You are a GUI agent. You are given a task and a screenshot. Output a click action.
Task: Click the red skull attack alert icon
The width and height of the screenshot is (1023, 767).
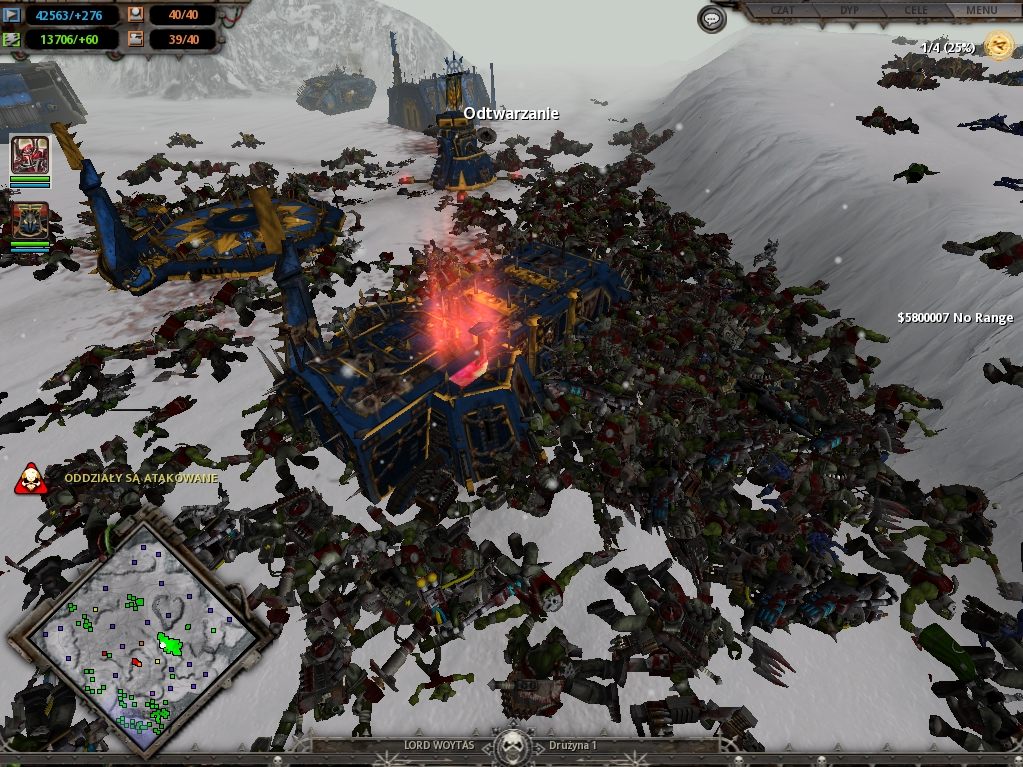pyautogui.click(x=31, y=479)
